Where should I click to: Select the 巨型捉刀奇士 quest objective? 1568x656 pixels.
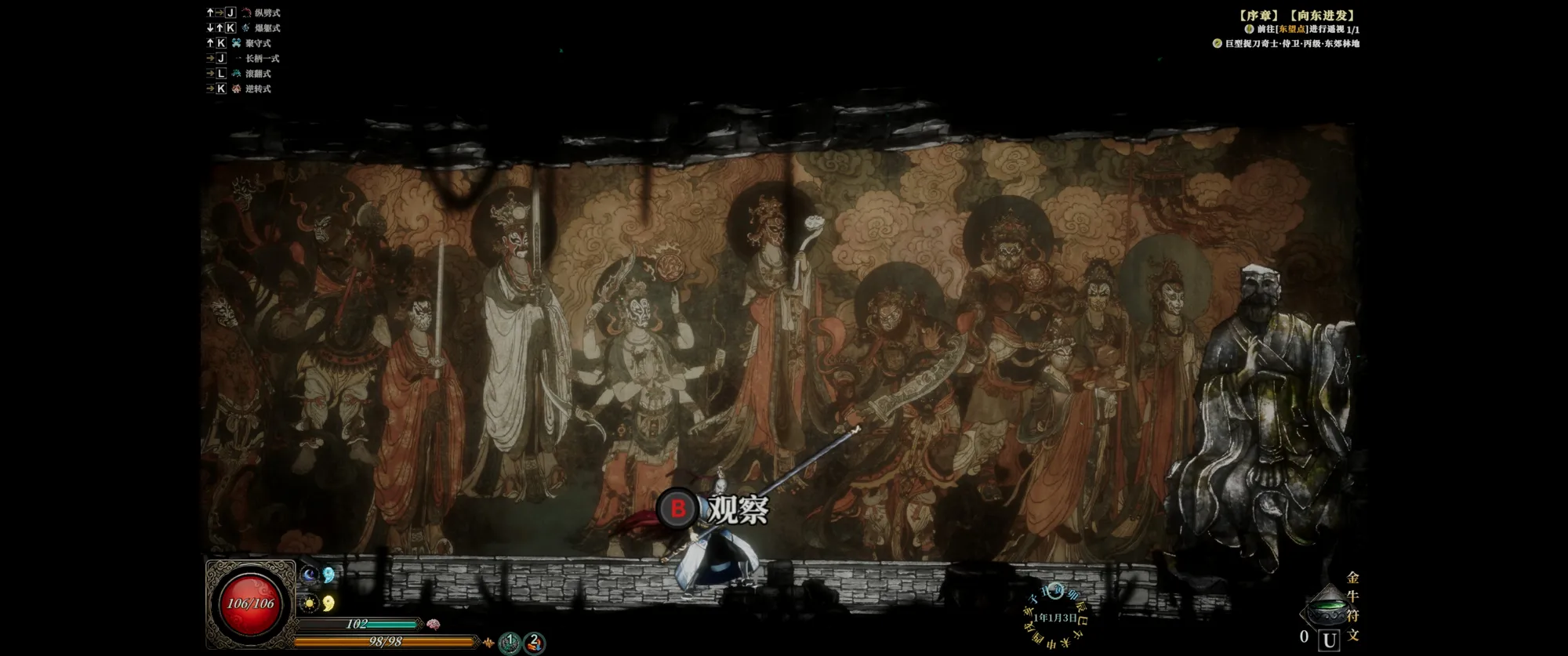click(1291, 44)
